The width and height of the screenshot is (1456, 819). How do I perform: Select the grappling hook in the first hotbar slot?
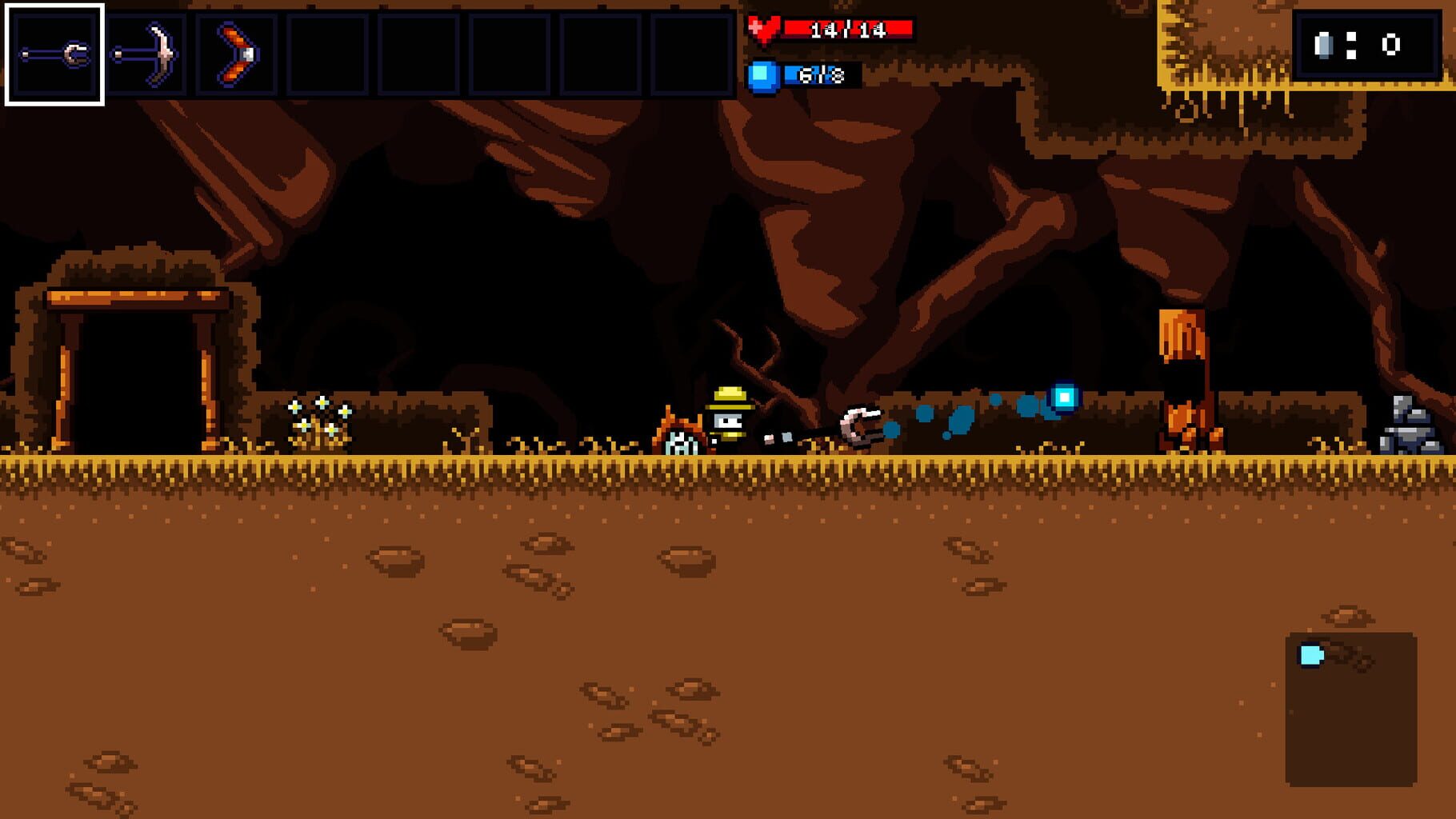click(54, 52)
